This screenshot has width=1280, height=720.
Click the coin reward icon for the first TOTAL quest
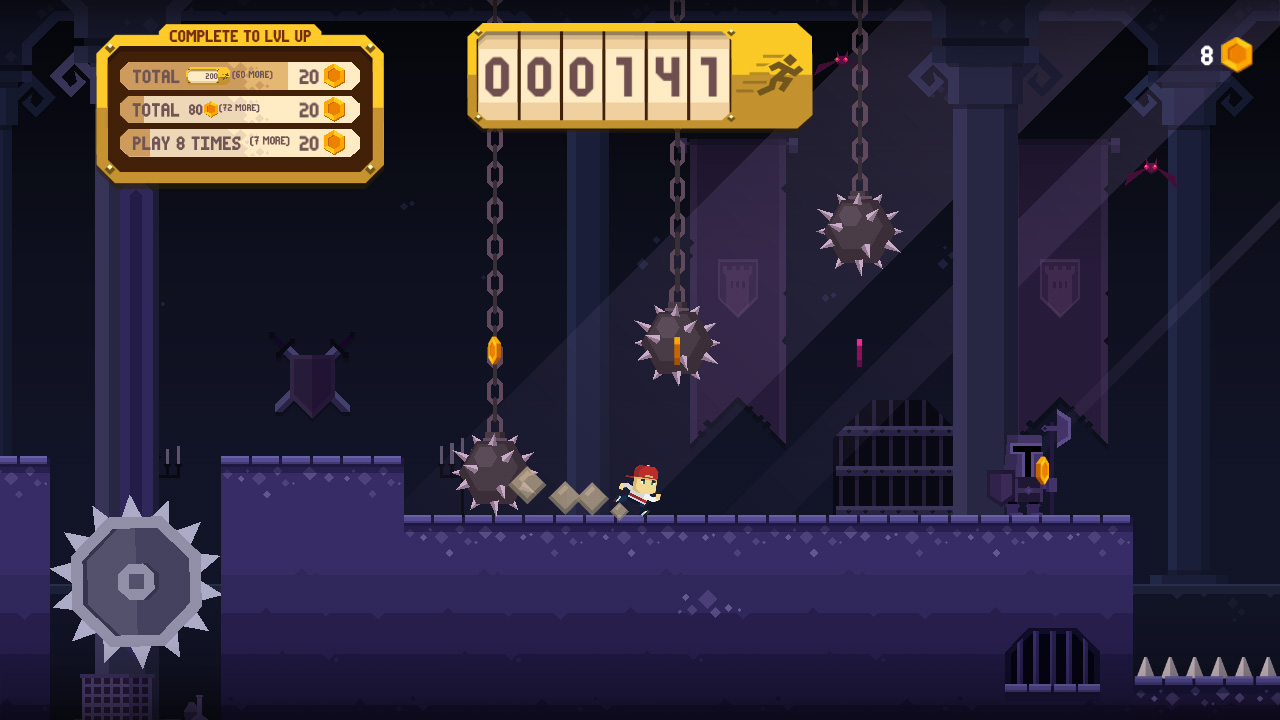tap(334, 75)
